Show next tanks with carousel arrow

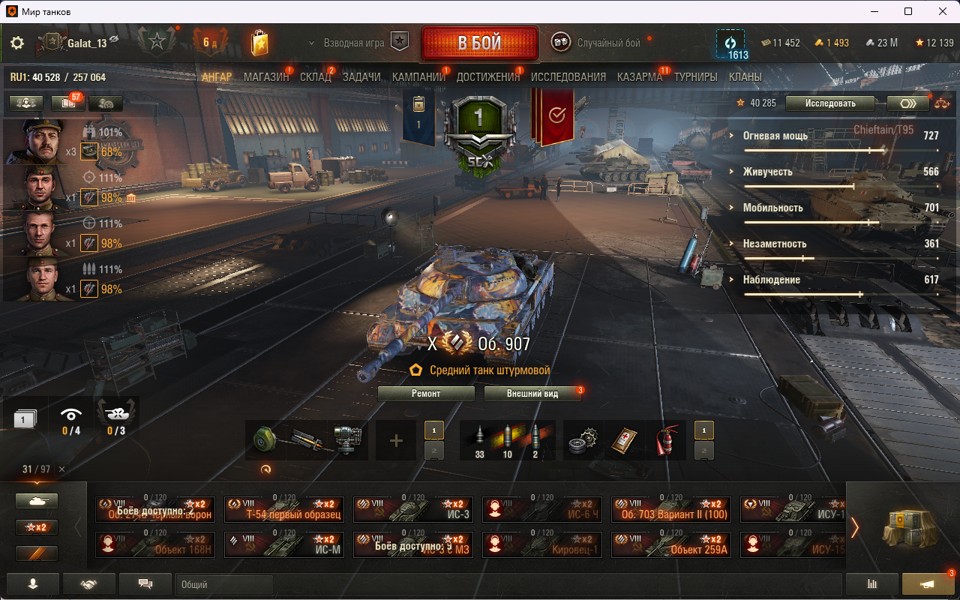coord(855,527)
